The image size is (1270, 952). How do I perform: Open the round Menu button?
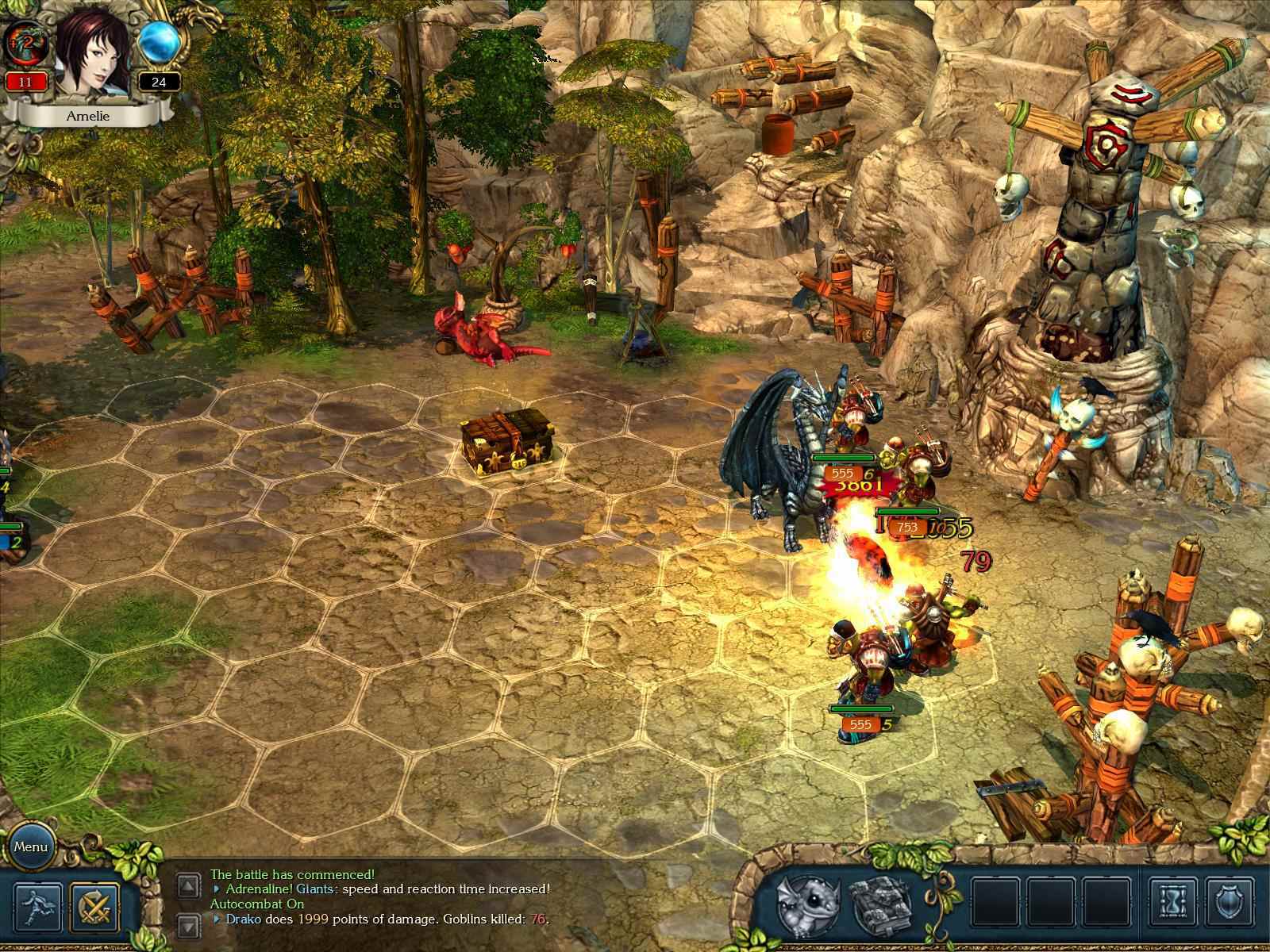pyautogui.click(x=31, y=846)
